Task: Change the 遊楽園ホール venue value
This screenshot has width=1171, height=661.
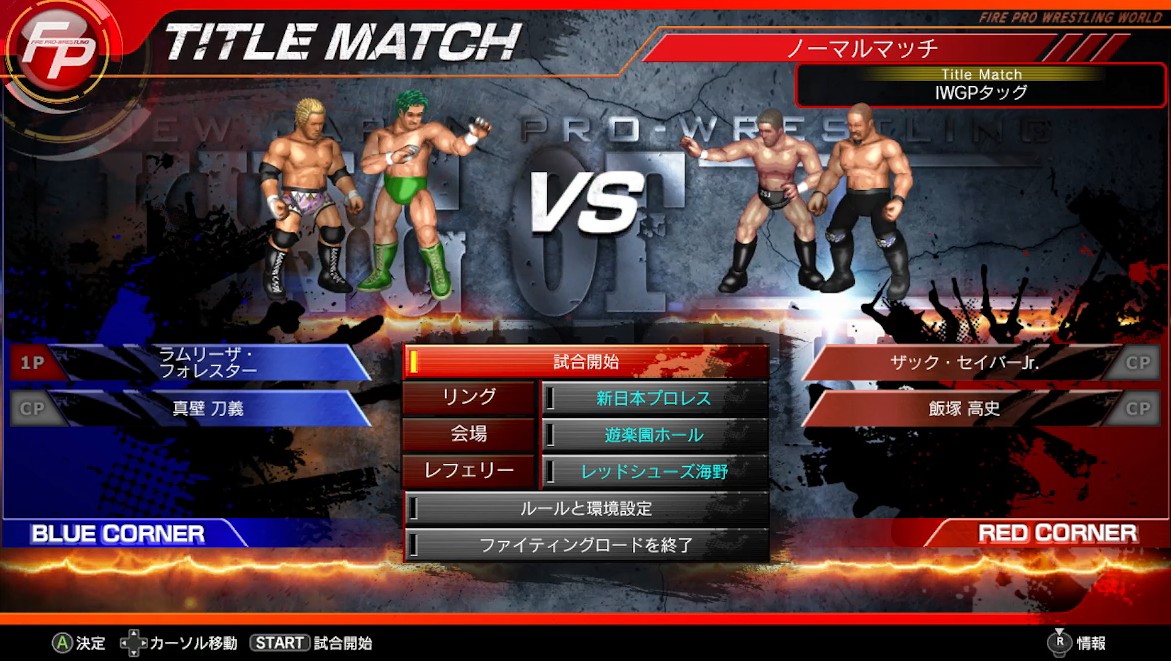Action: click(654, 435)
